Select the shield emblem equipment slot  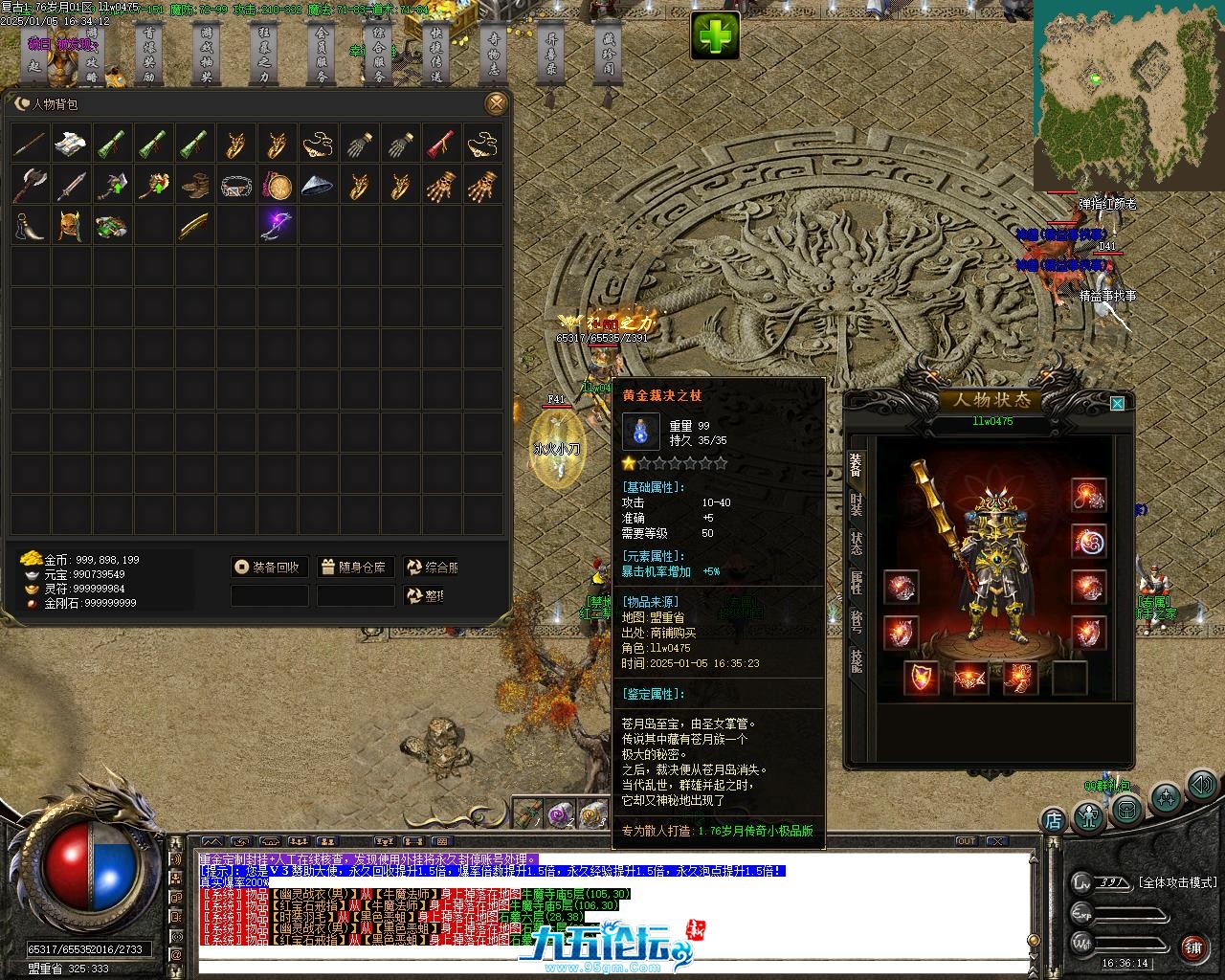point(922,678)
